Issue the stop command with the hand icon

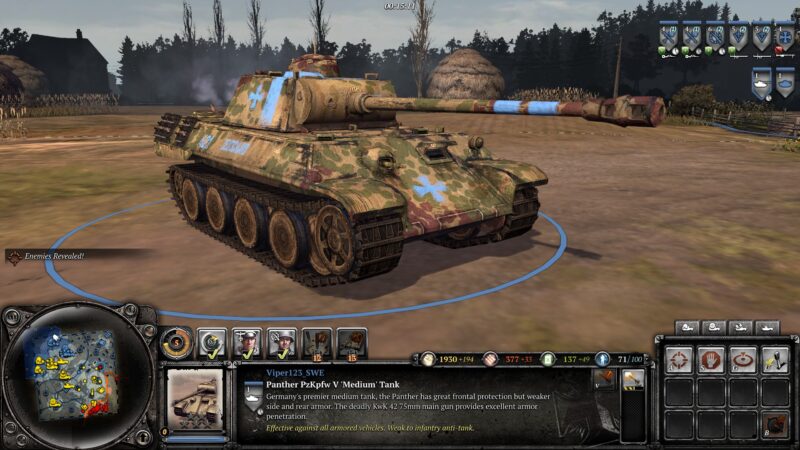click(x=710, y=359)
